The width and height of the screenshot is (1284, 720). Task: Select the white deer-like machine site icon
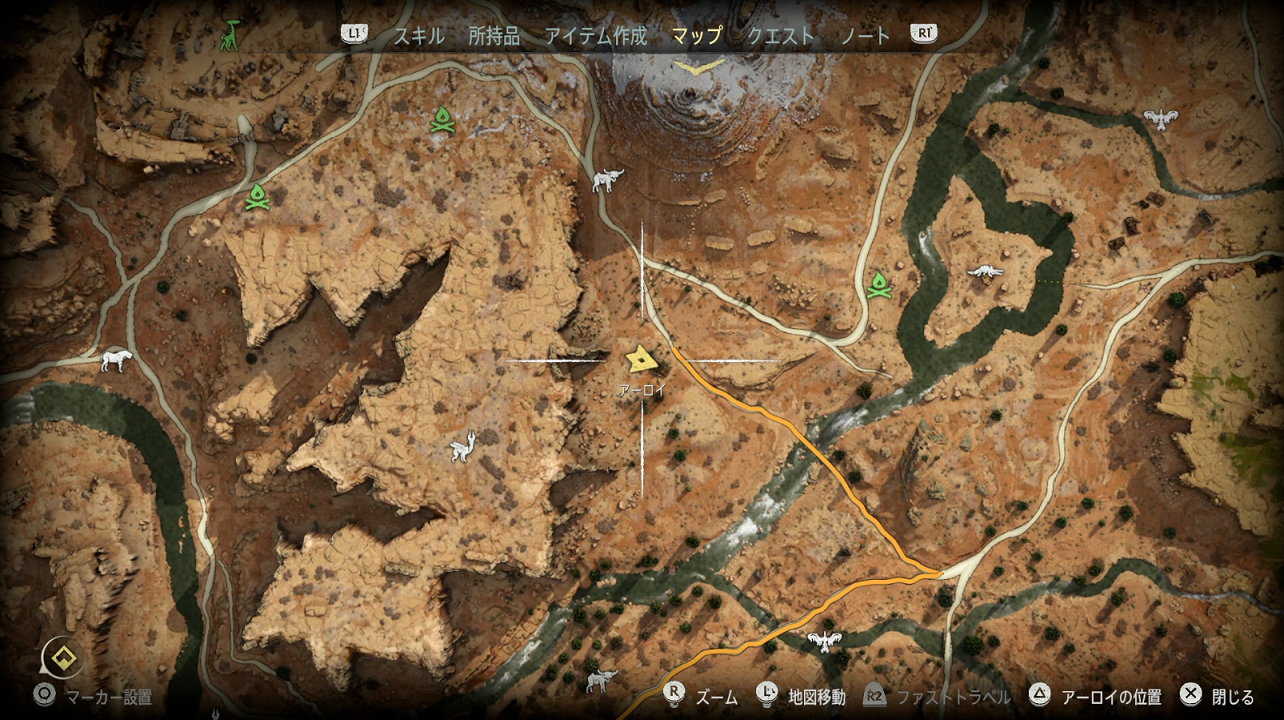click(x=460, y=447)
